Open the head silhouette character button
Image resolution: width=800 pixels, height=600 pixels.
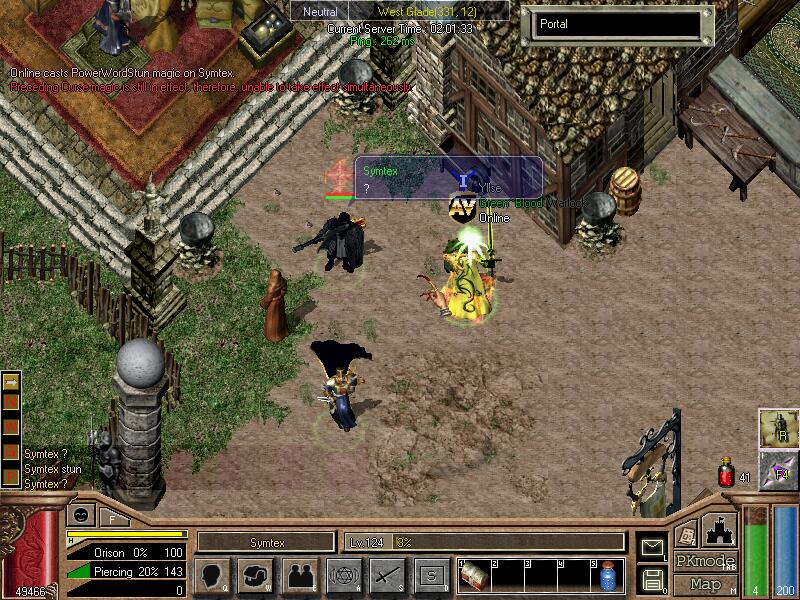pos(213,576)
